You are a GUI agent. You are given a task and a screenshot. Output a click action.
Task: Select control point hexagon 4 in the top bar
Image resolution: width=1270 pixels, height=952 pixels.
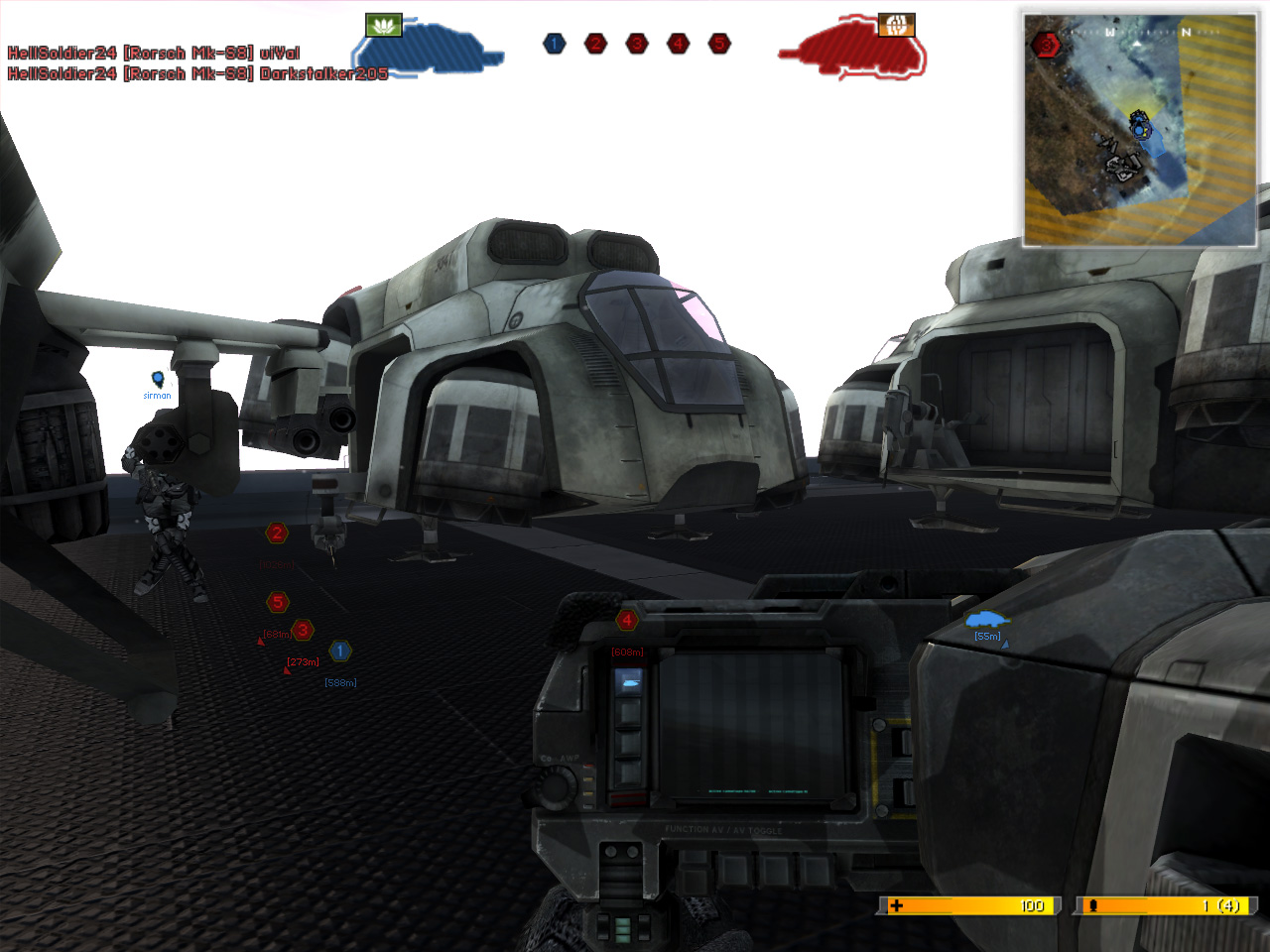click(678, 44)
